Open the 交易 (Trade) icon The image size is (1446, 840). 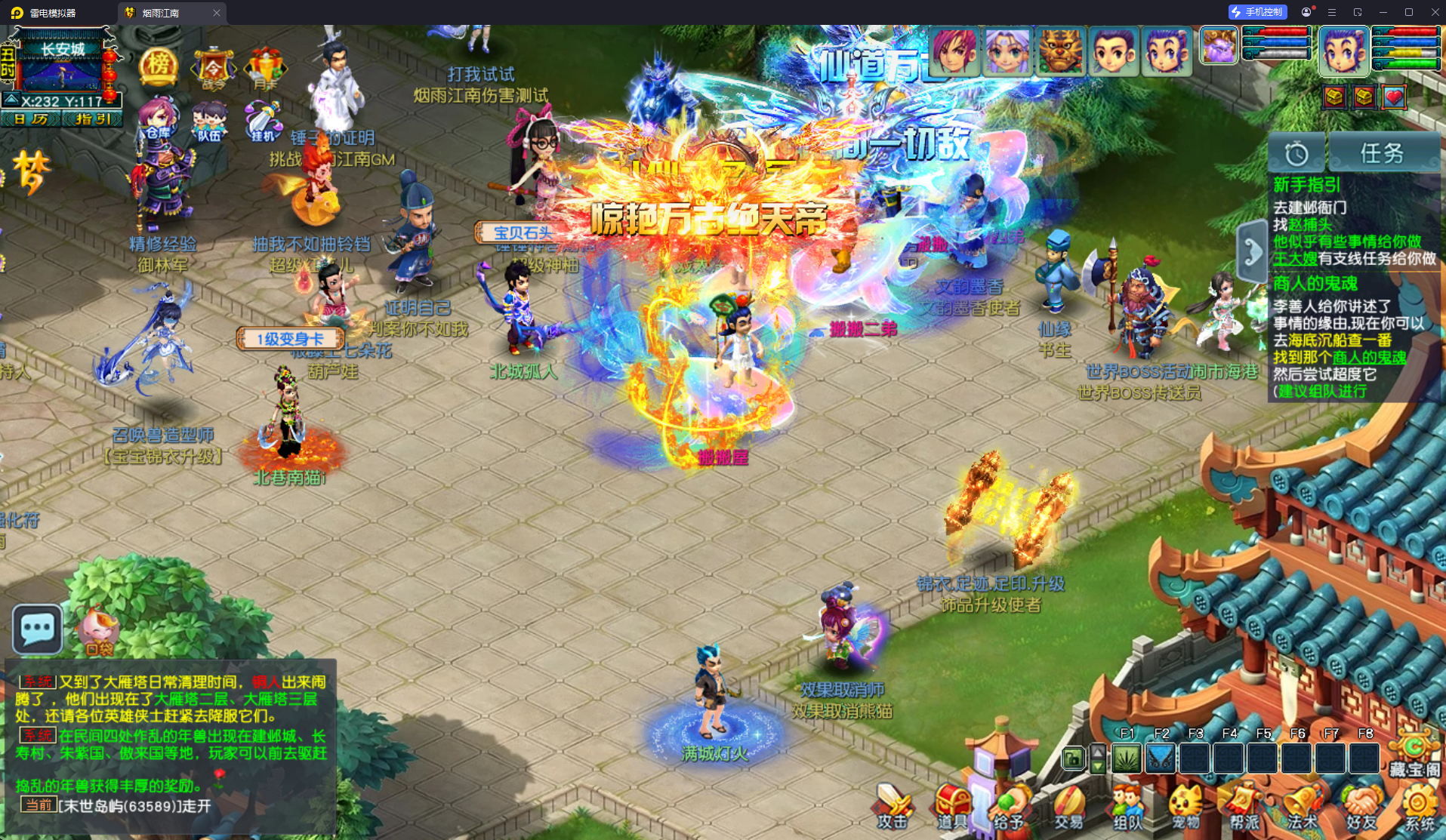[1069, 802]
